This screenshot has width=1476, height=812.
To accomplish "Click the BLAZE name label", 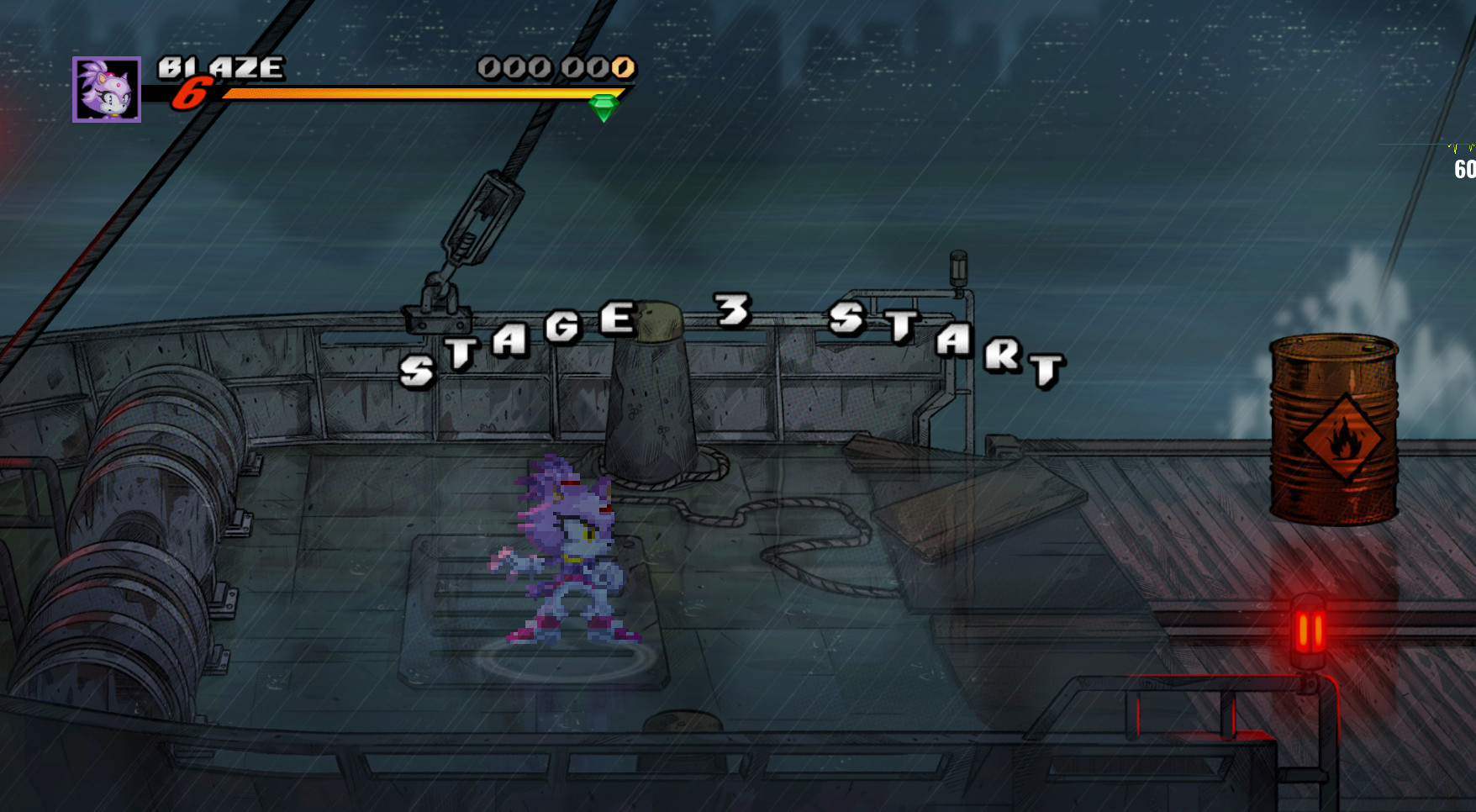I will click(x=220, y=66).
